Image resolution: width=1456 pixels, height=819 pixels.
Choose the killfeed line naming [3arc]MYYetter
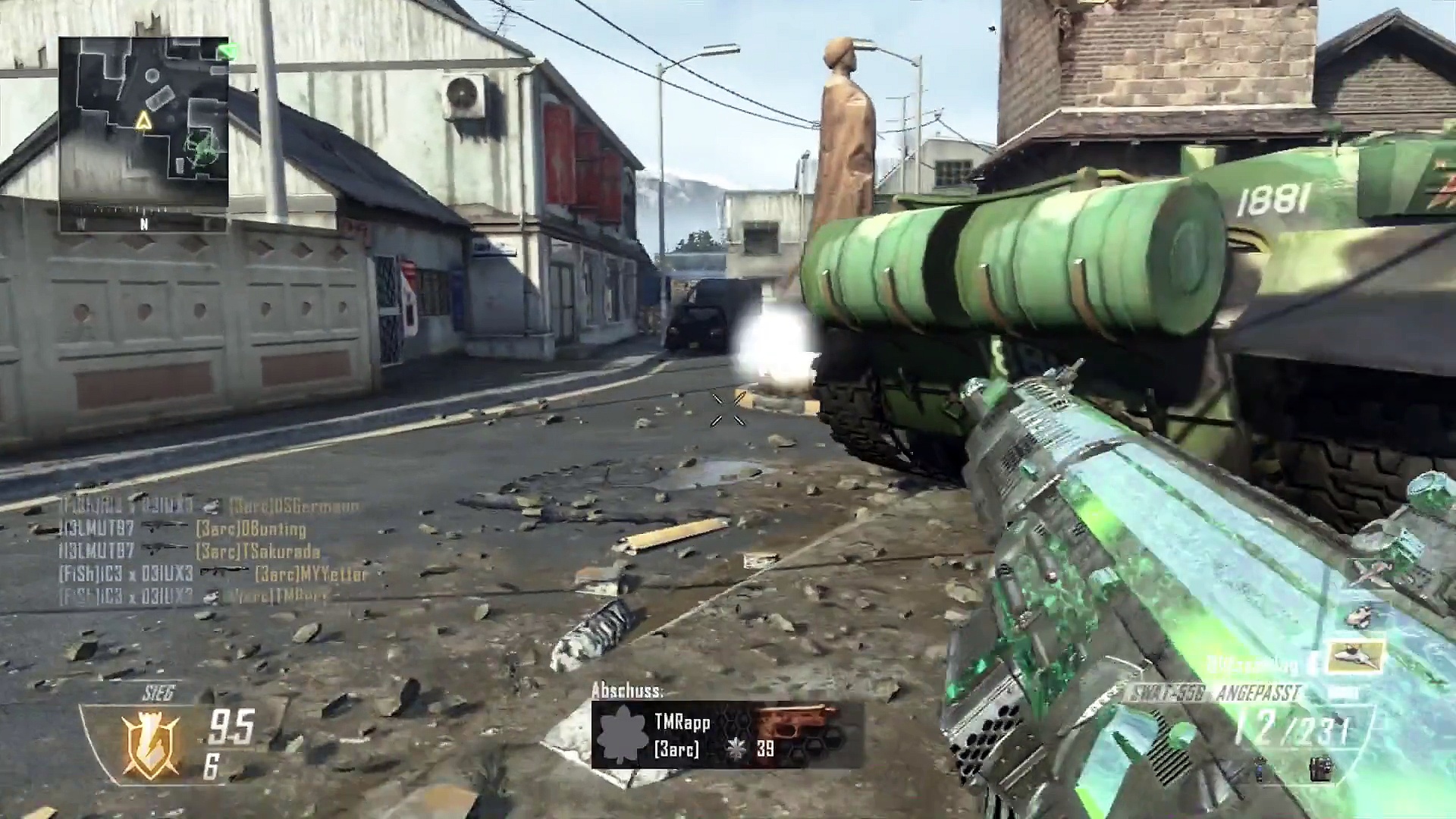[x=212, y=574]
